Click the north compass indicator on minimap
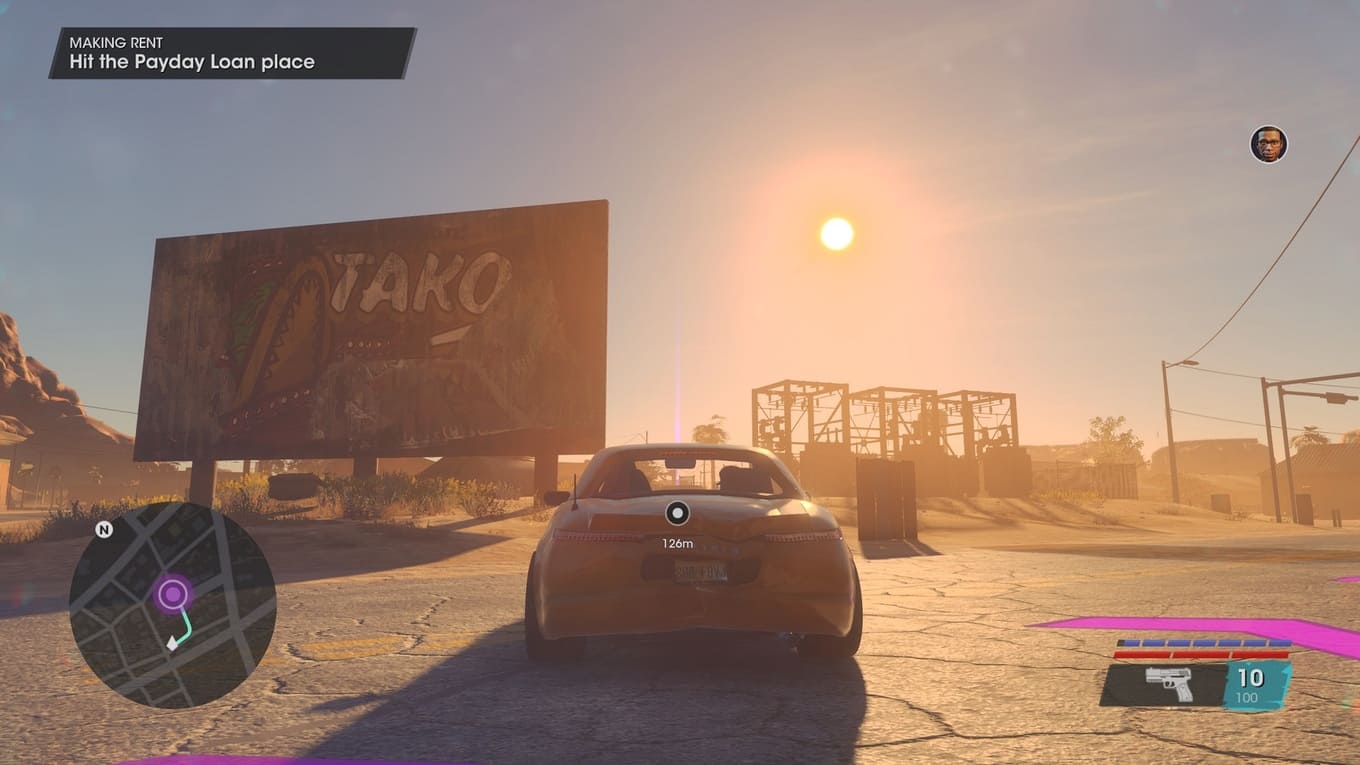1360x765 pixels. tap(104, 529)
